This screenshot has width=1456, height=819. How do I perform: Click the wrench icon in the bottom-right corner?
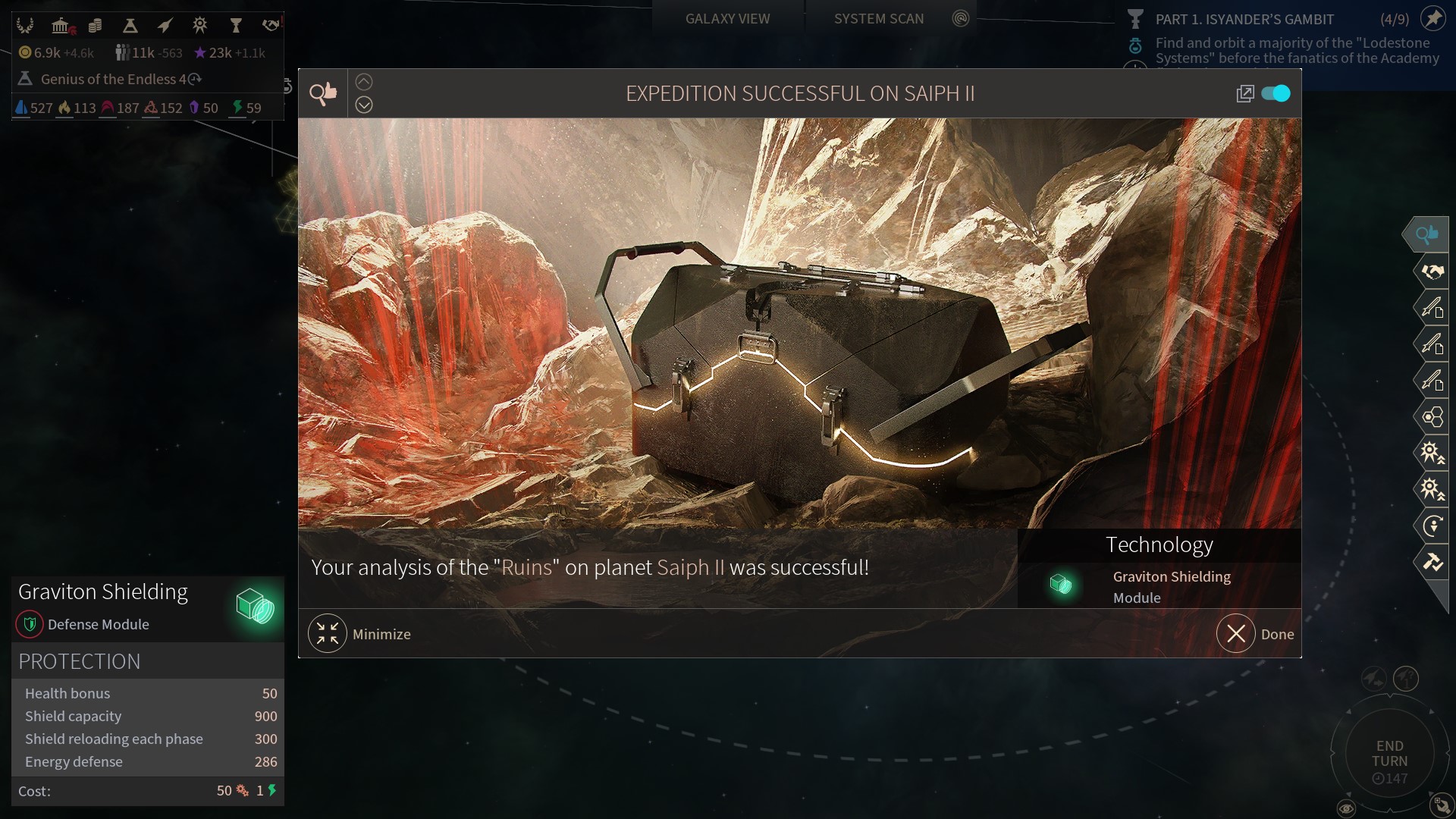pyautogui.click(x=1441, y=805)
